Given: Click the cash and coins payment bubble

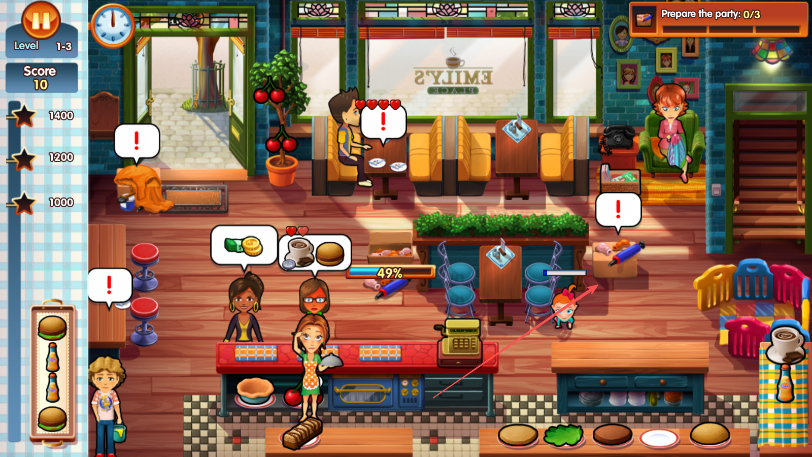Looking at the screenshot, I should pyautogui.click(x=243, y=244).
